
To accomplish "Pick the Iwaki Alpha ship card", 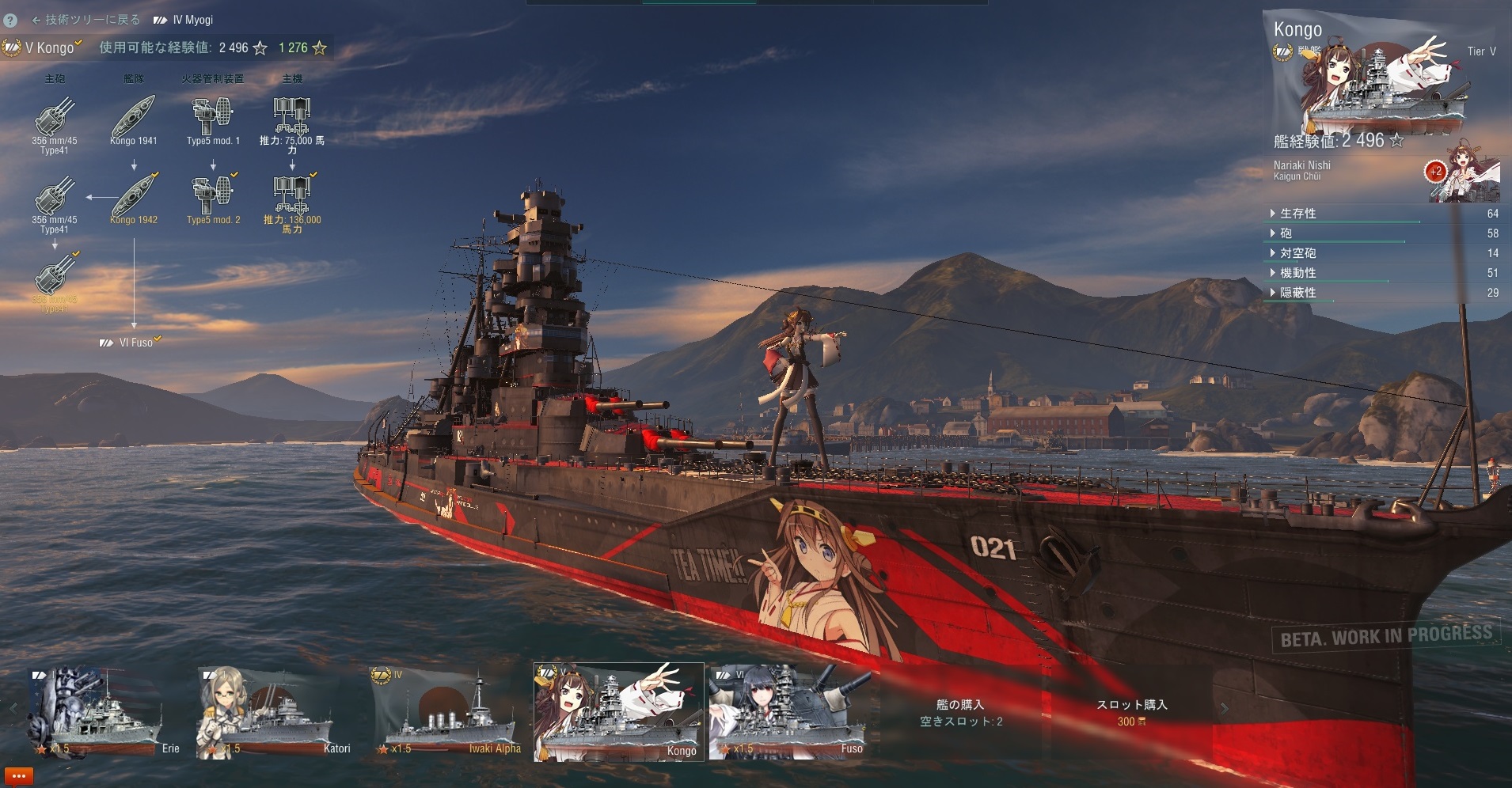I will [x=447, y=712].
